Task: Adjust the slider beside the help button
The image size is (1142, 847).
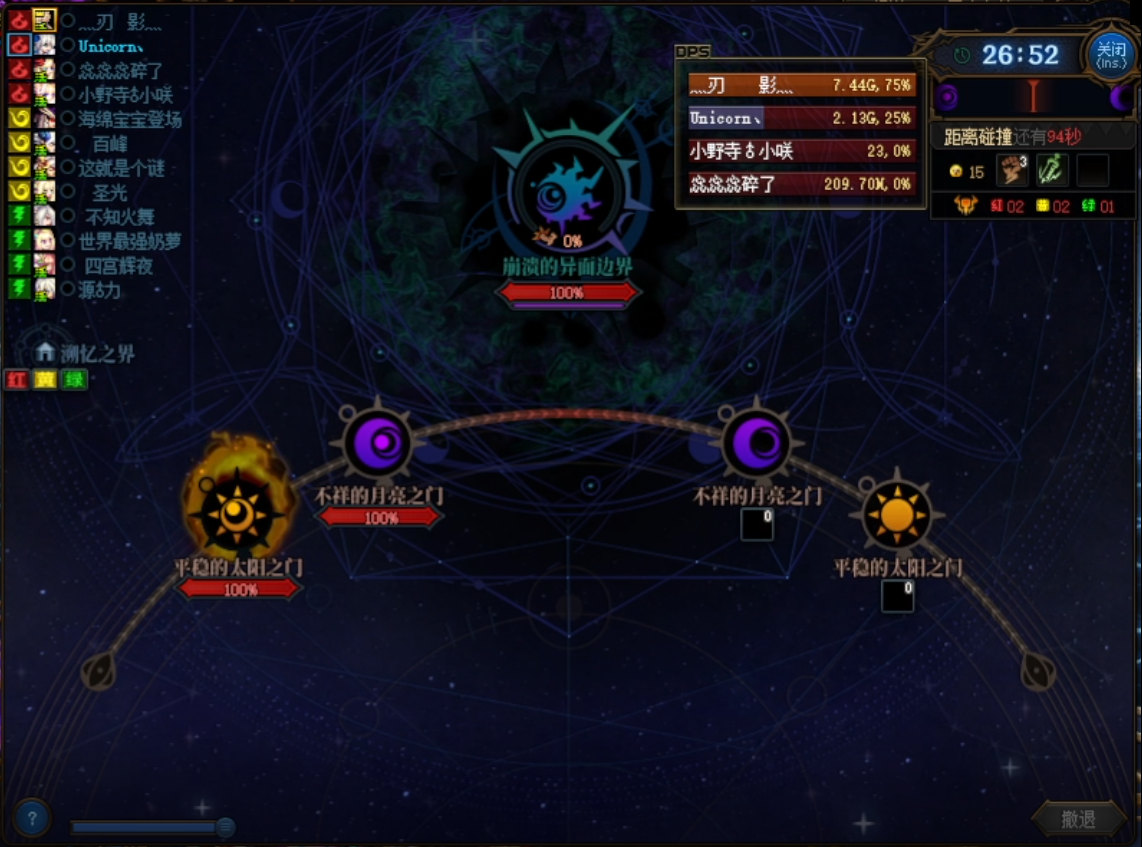Action: pos(225,827)
